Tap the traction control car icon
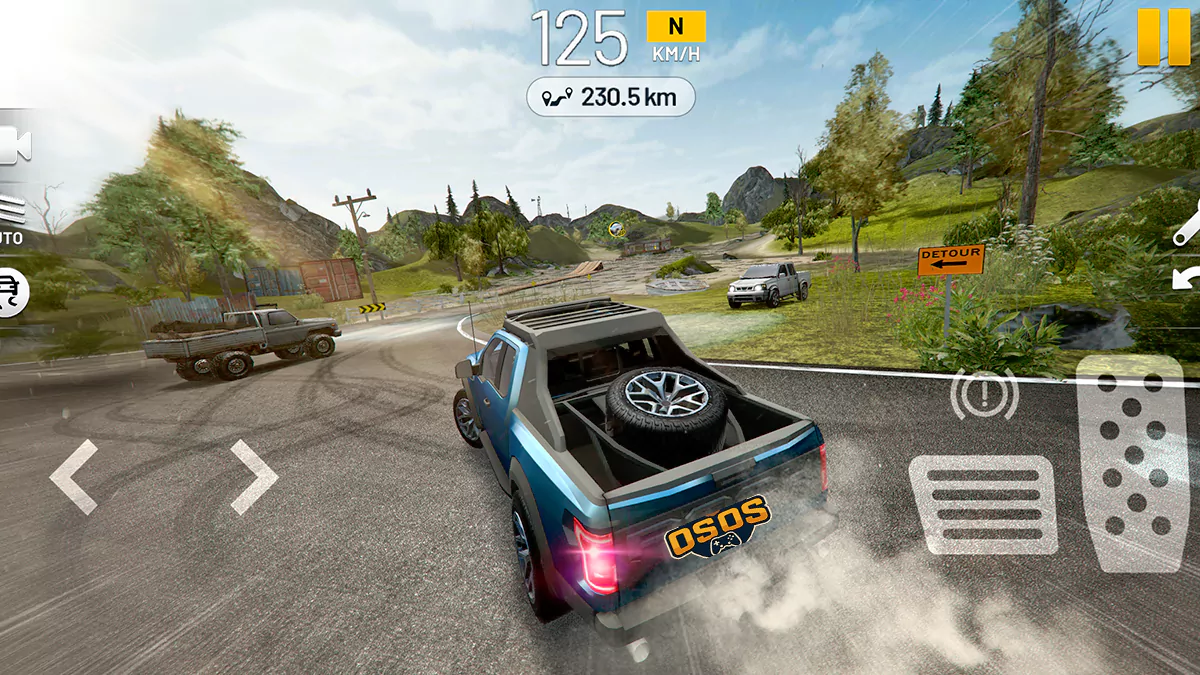This screenshot has width=1200, height=675. [x=13, y=291]
